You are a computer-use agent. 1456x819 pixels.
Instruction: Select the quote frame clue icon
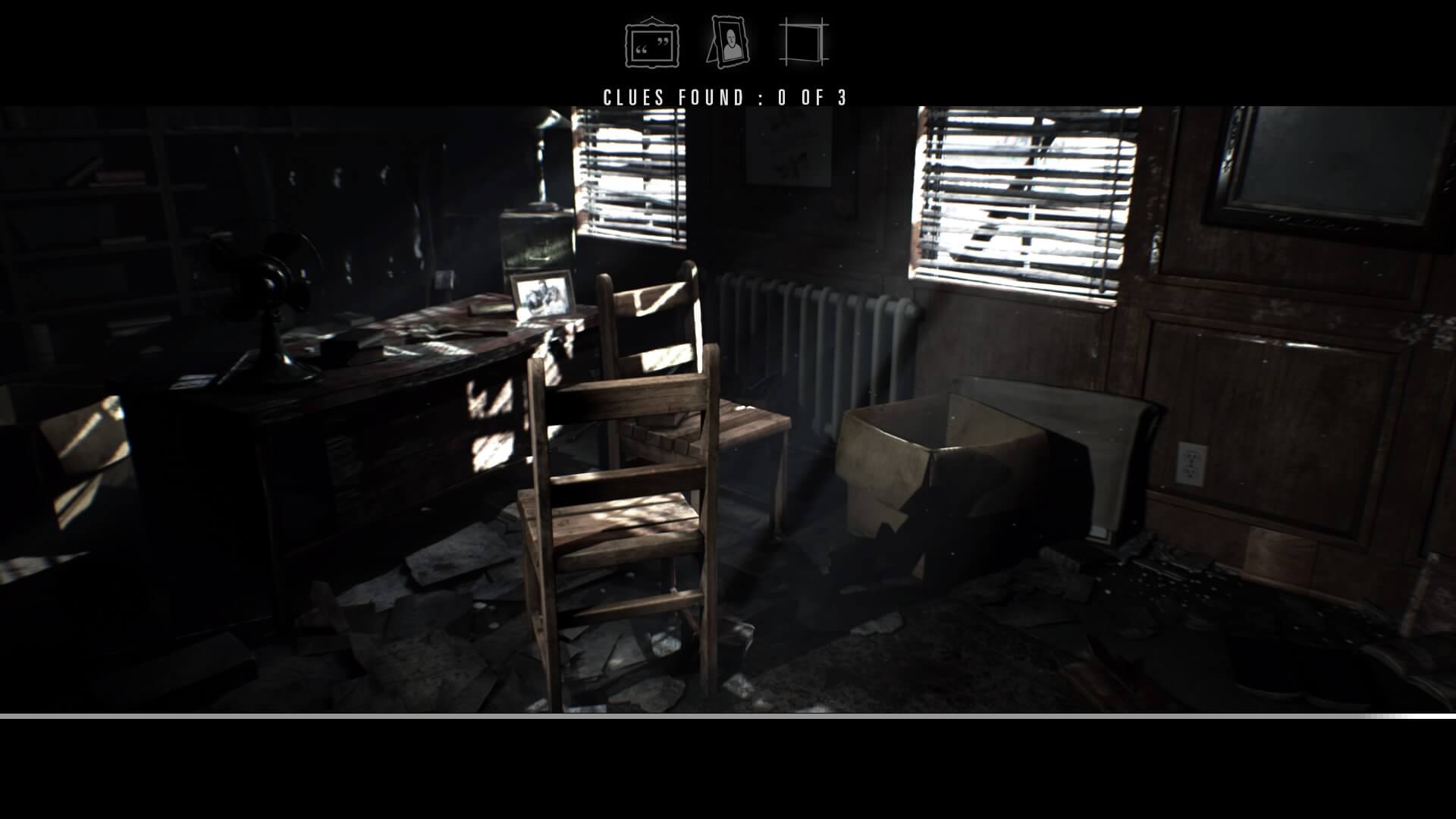coord(652,44)
